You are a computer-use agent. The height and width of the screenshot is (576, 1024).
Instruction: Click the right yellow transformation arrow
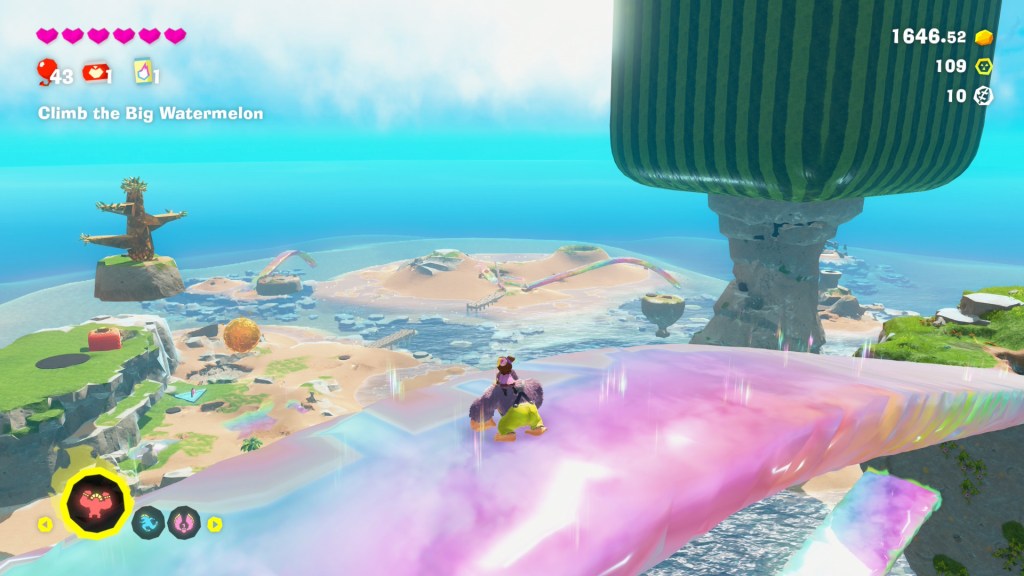[x=214, y=523]
